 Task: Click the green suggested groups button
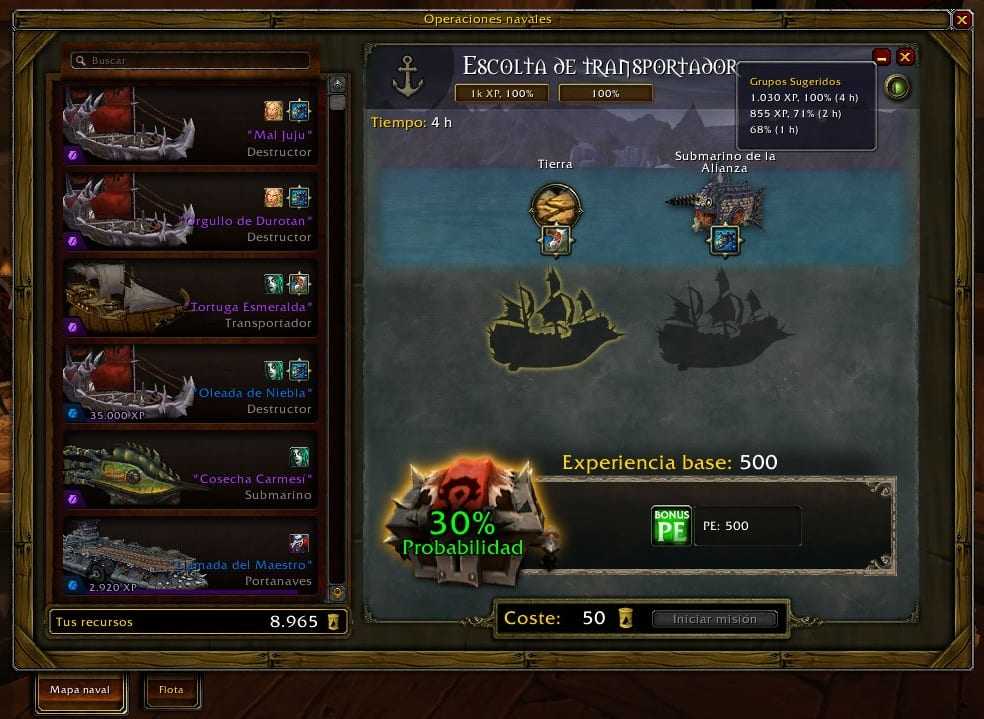[x=897, y=88]
